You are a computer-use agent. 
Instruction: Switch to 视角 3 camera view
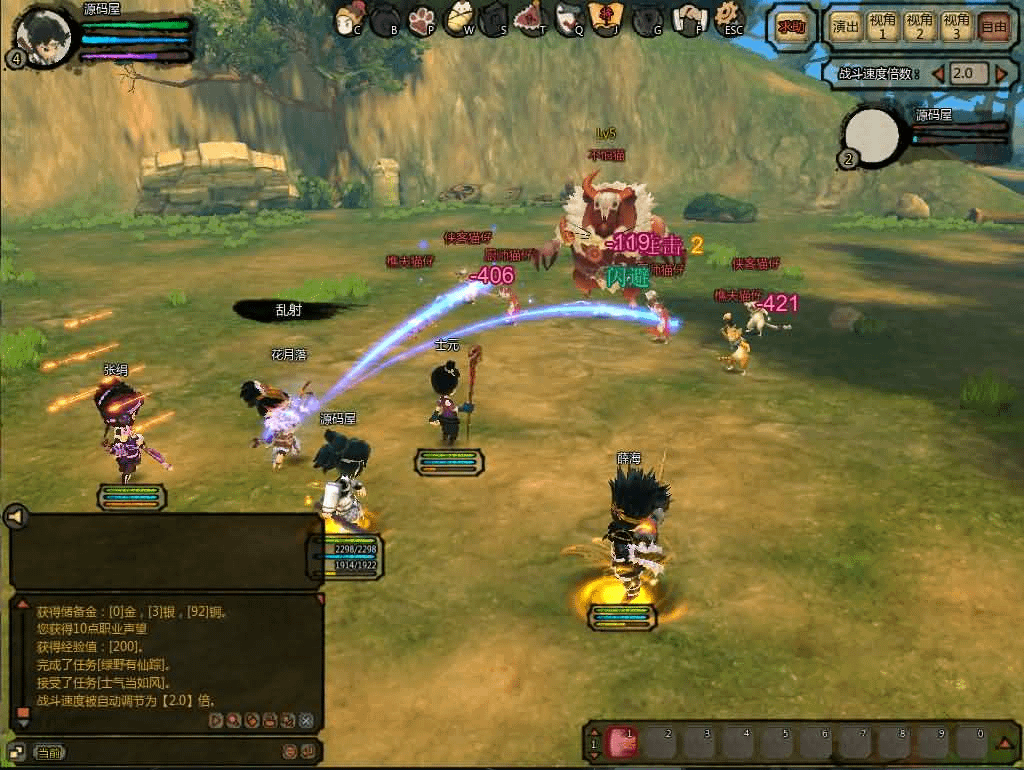956,27
